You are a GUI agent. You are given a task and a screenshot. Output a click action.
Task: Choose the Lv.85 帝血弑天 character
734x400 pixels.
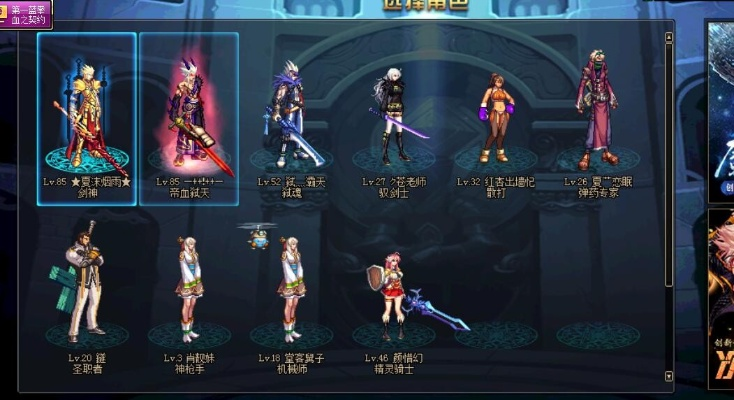tap(188, 115)
